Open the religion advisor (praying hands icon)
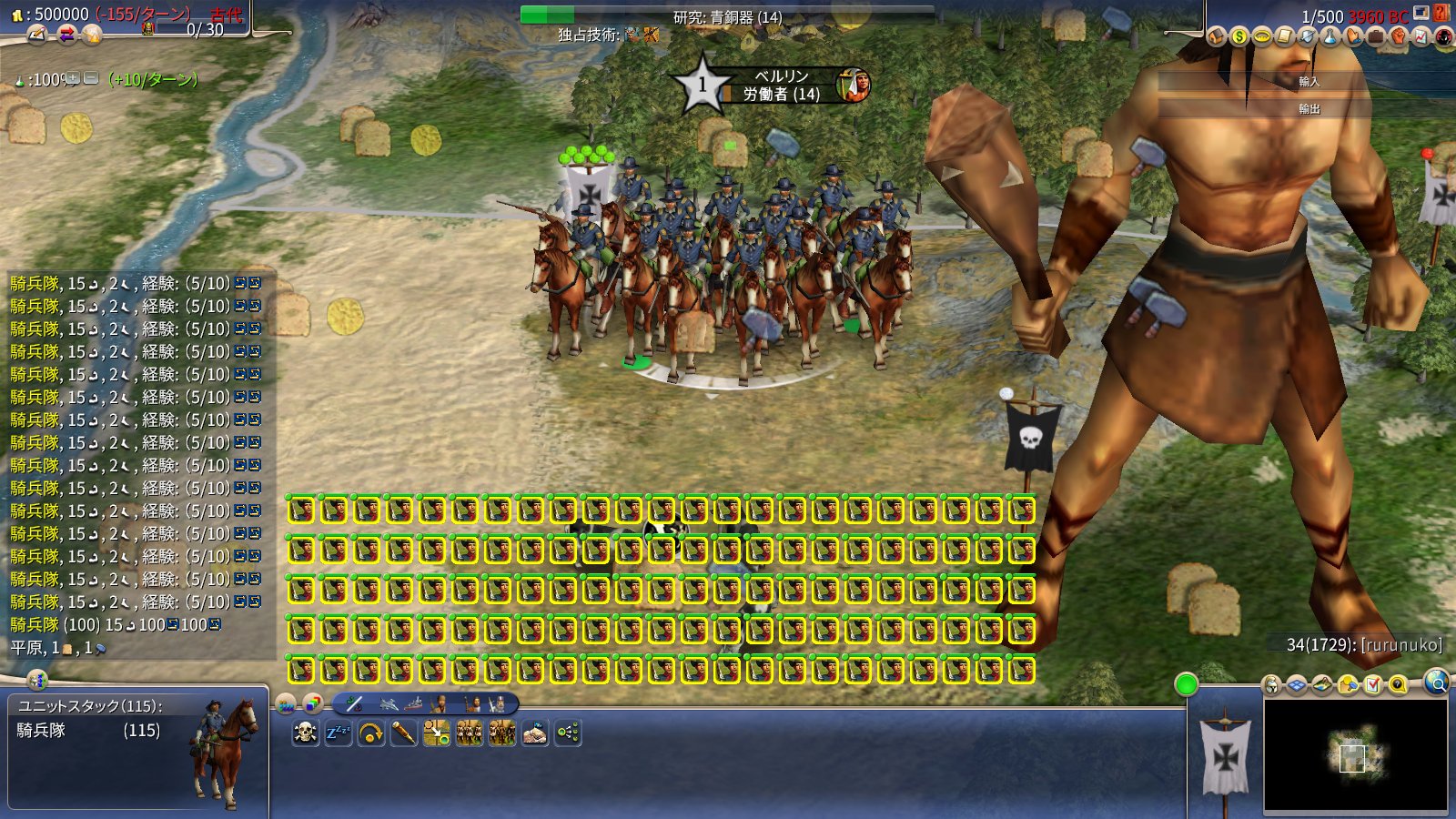1456x819 pixels. coord(1353,37)
